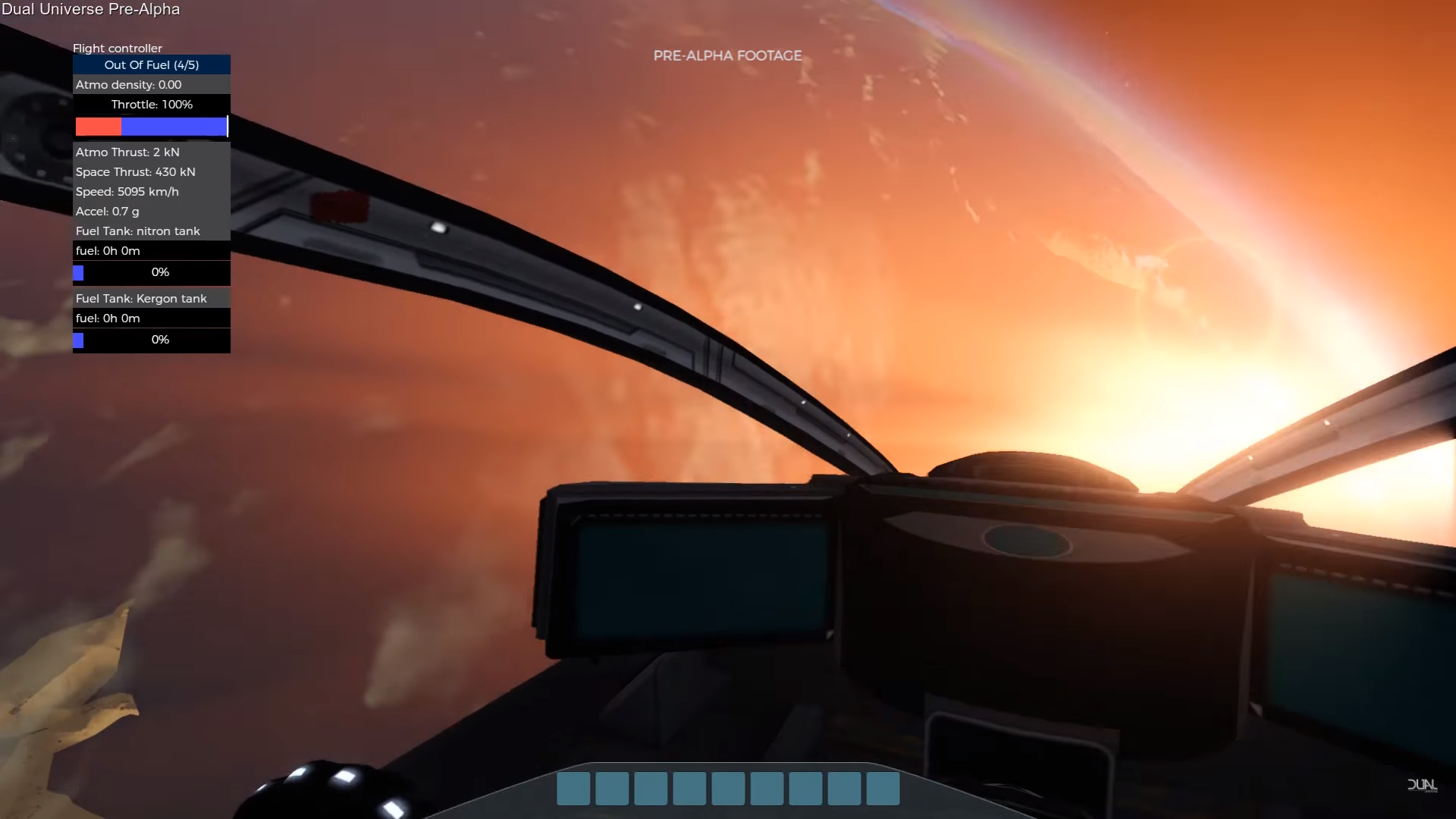The image size is (1456, 819).
Task: Expand the Fuel Tank: Kergon tank section
Action: [x=141, y=298]
